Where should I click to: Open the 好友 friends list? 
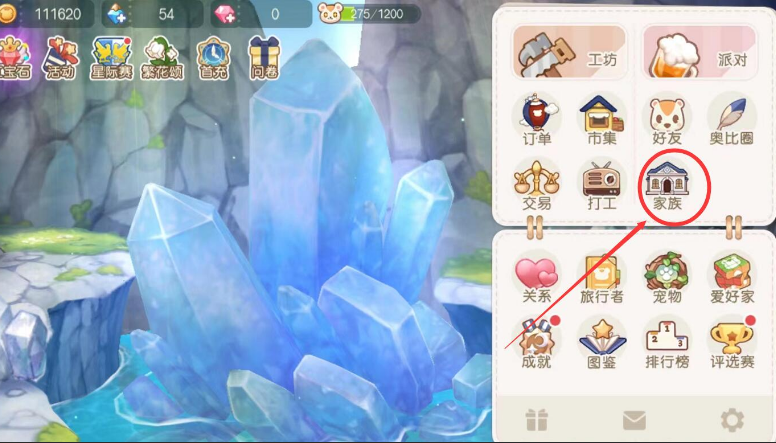coord(667,121)
